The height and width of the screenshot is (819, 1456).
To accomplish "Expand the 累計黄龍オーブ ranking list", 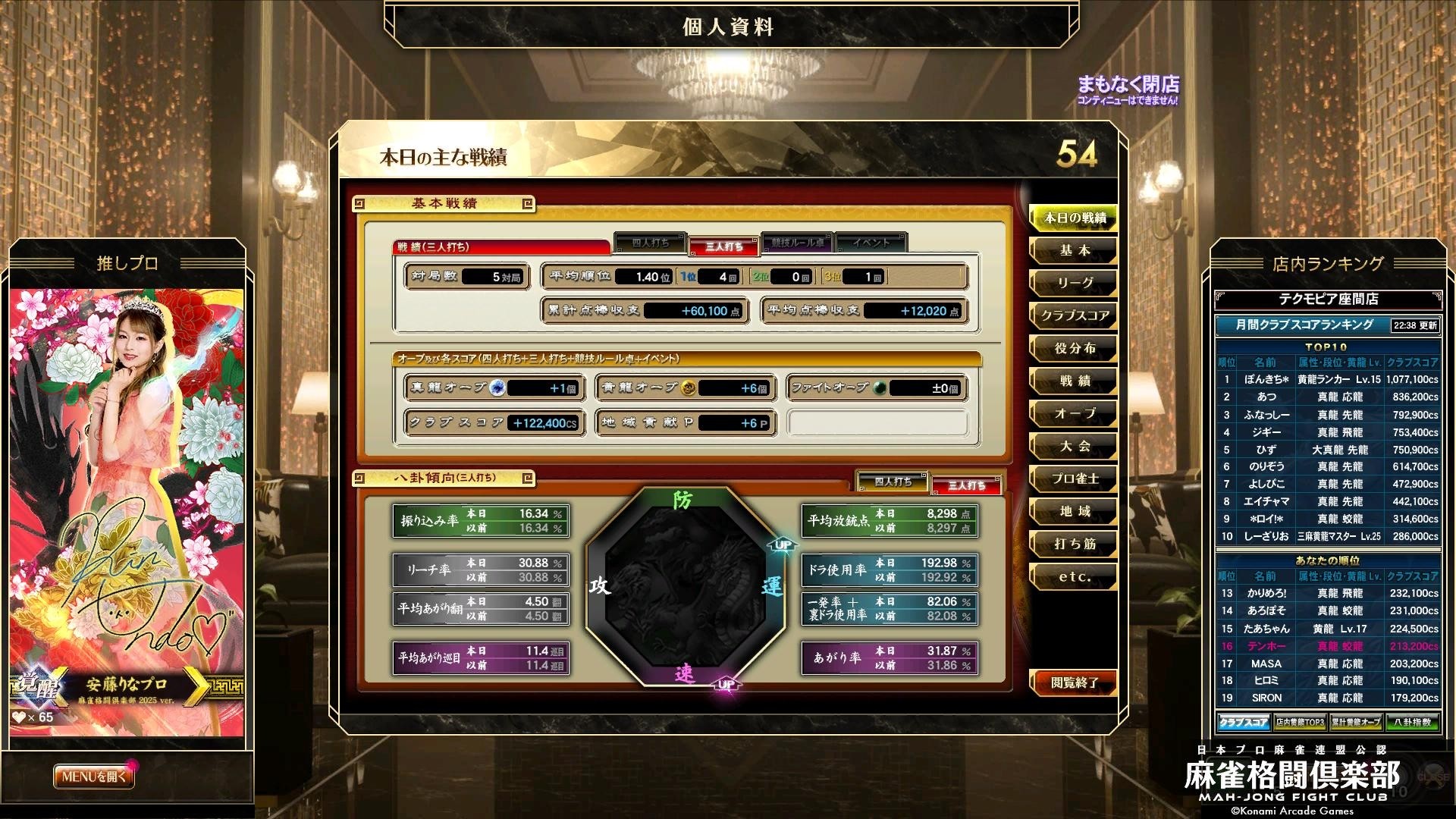I will point(1356,722).
